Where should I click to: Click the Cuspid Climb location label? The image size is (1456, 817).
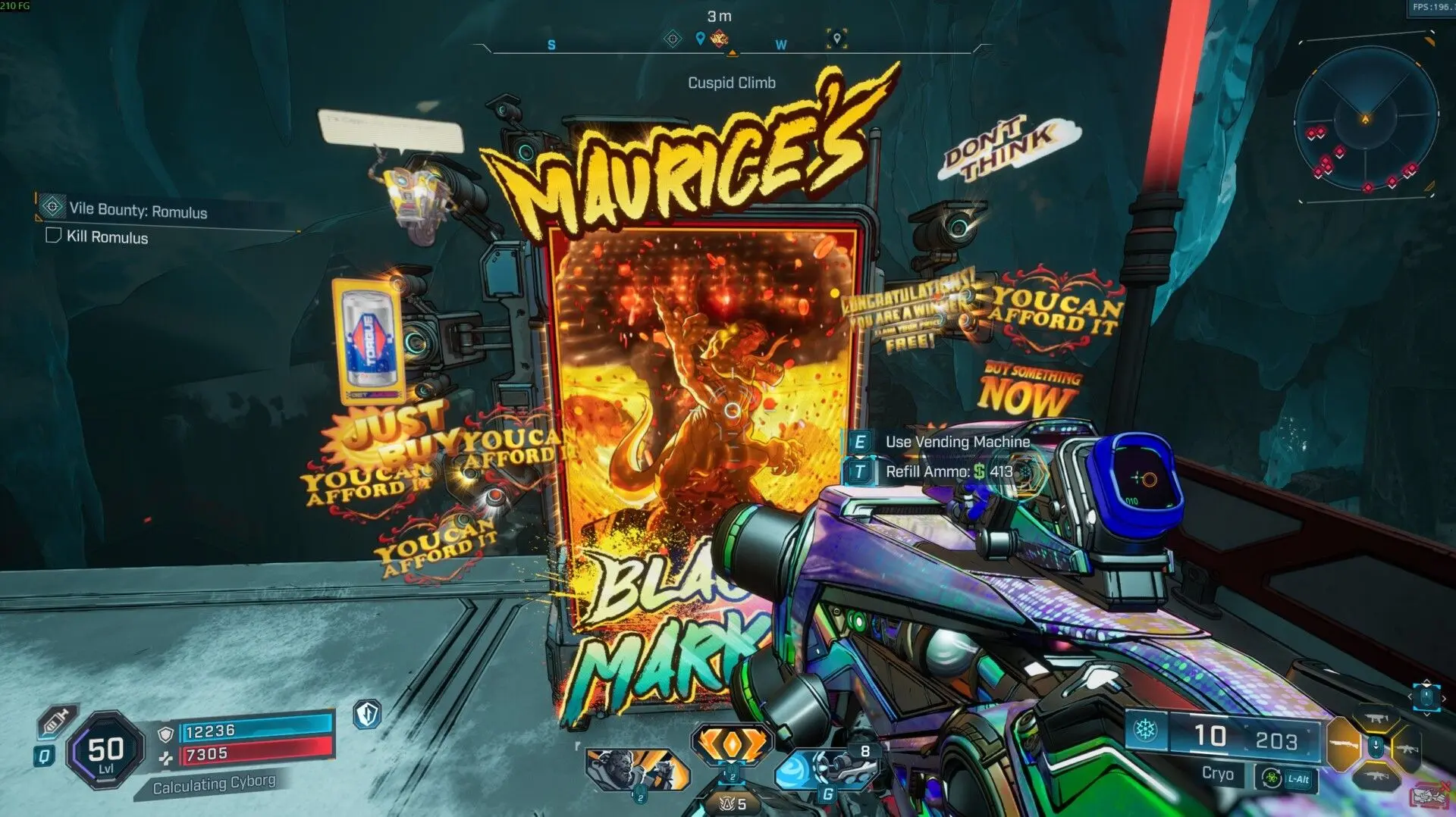pos(732,83)
